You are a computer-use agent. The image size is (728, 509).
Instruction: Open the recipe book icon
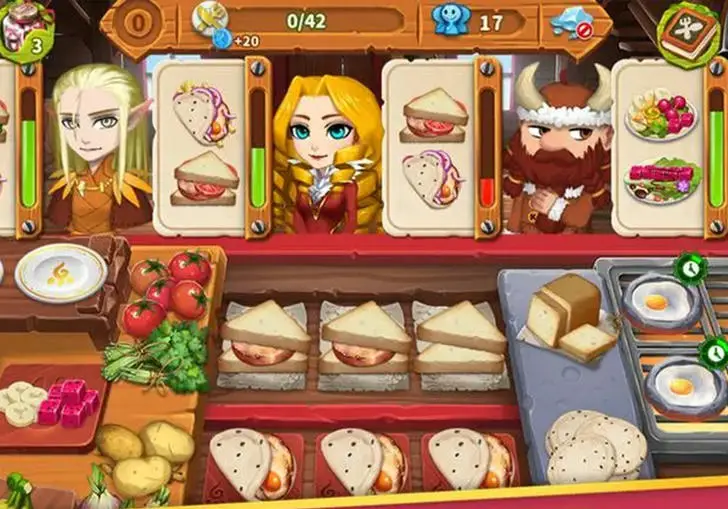[691, 32]
